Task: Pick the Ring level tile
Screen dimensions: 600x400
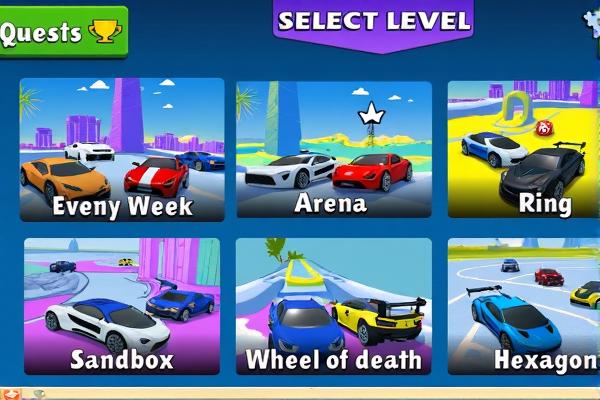Action: pos(523,149)
